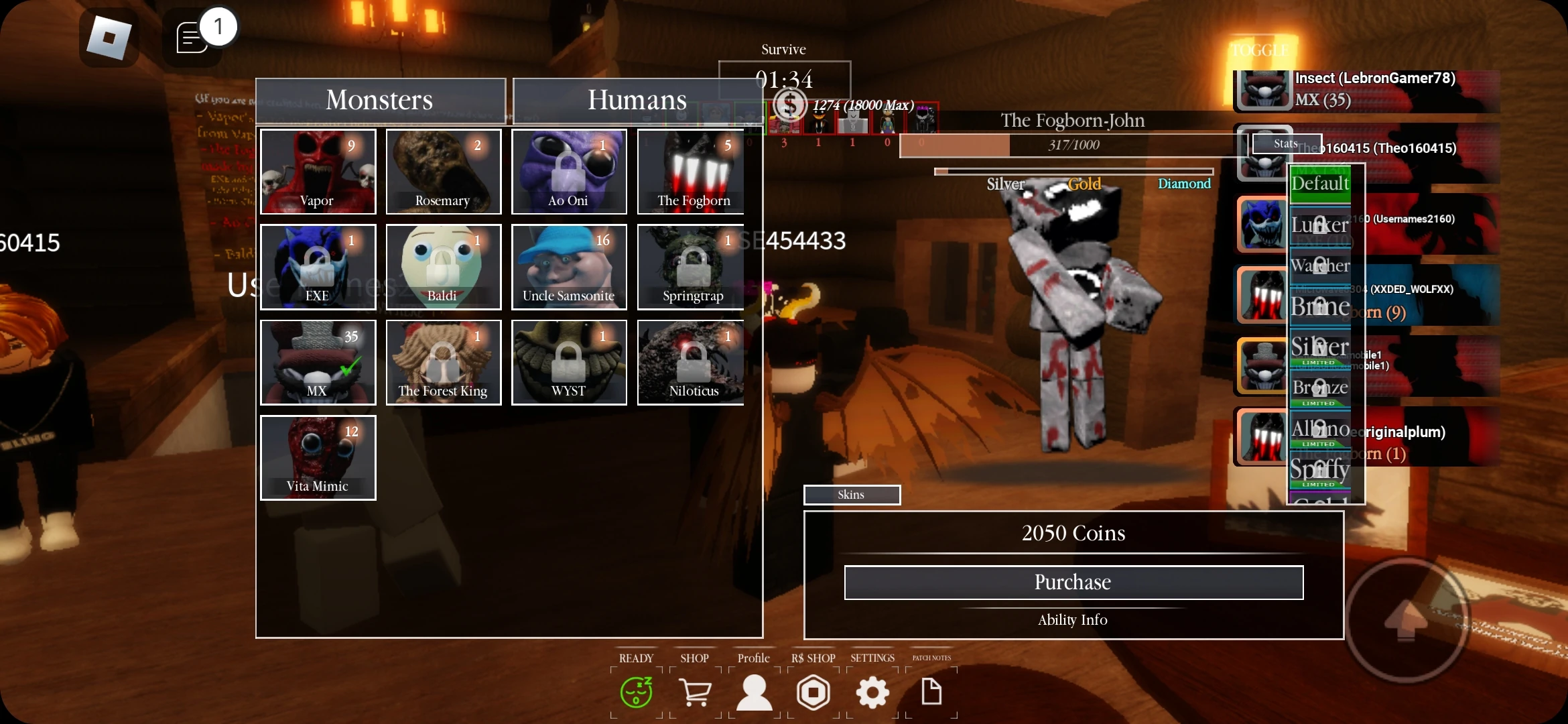Open the R$ SHOP Robux icon
Screen dimensions: 1568x724
[x=812, y=692]
